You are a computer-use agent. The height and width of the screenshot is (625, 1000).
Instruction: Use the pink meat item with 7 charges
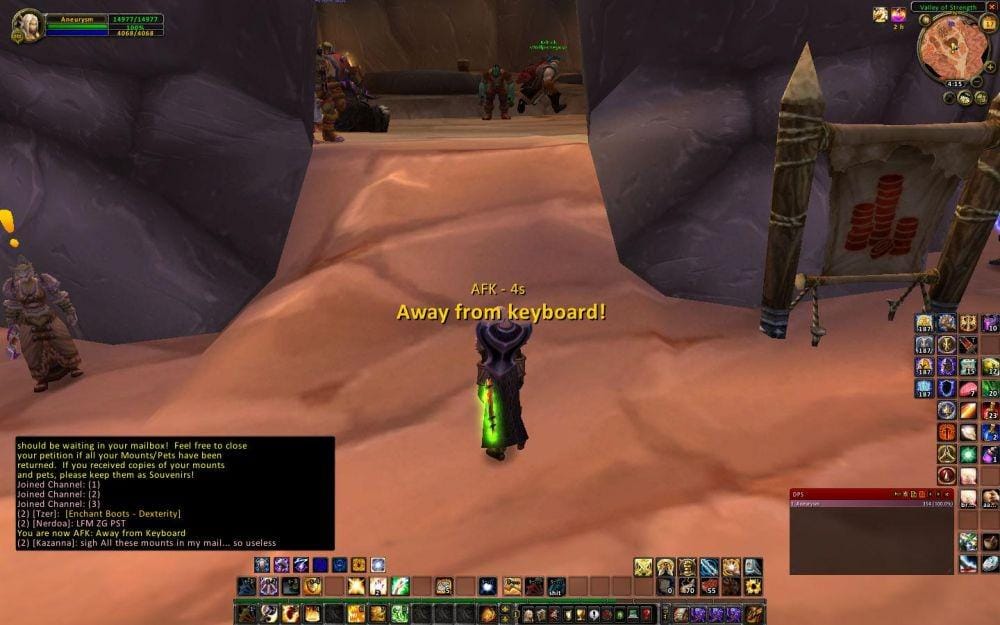coord(968,388)
